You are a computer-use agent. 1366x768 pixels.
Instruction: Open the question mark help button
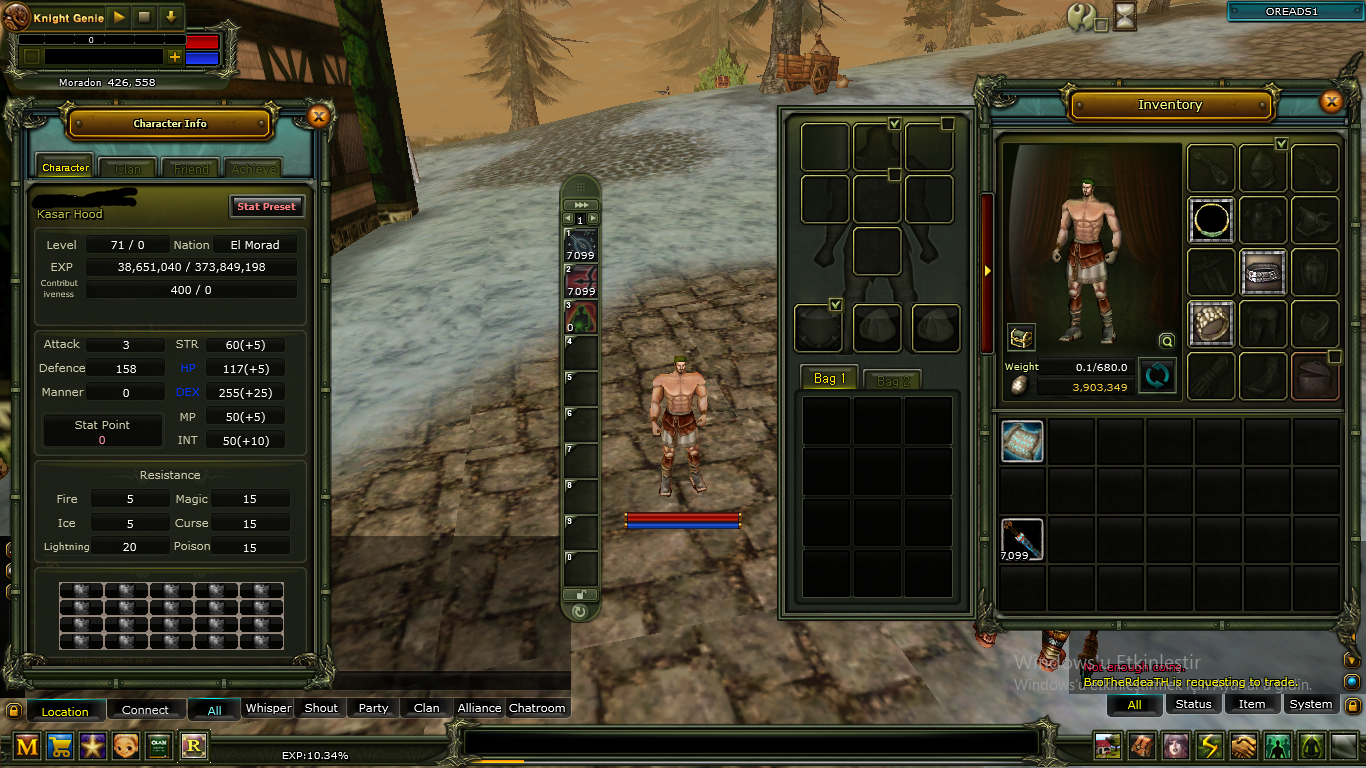1081,16
